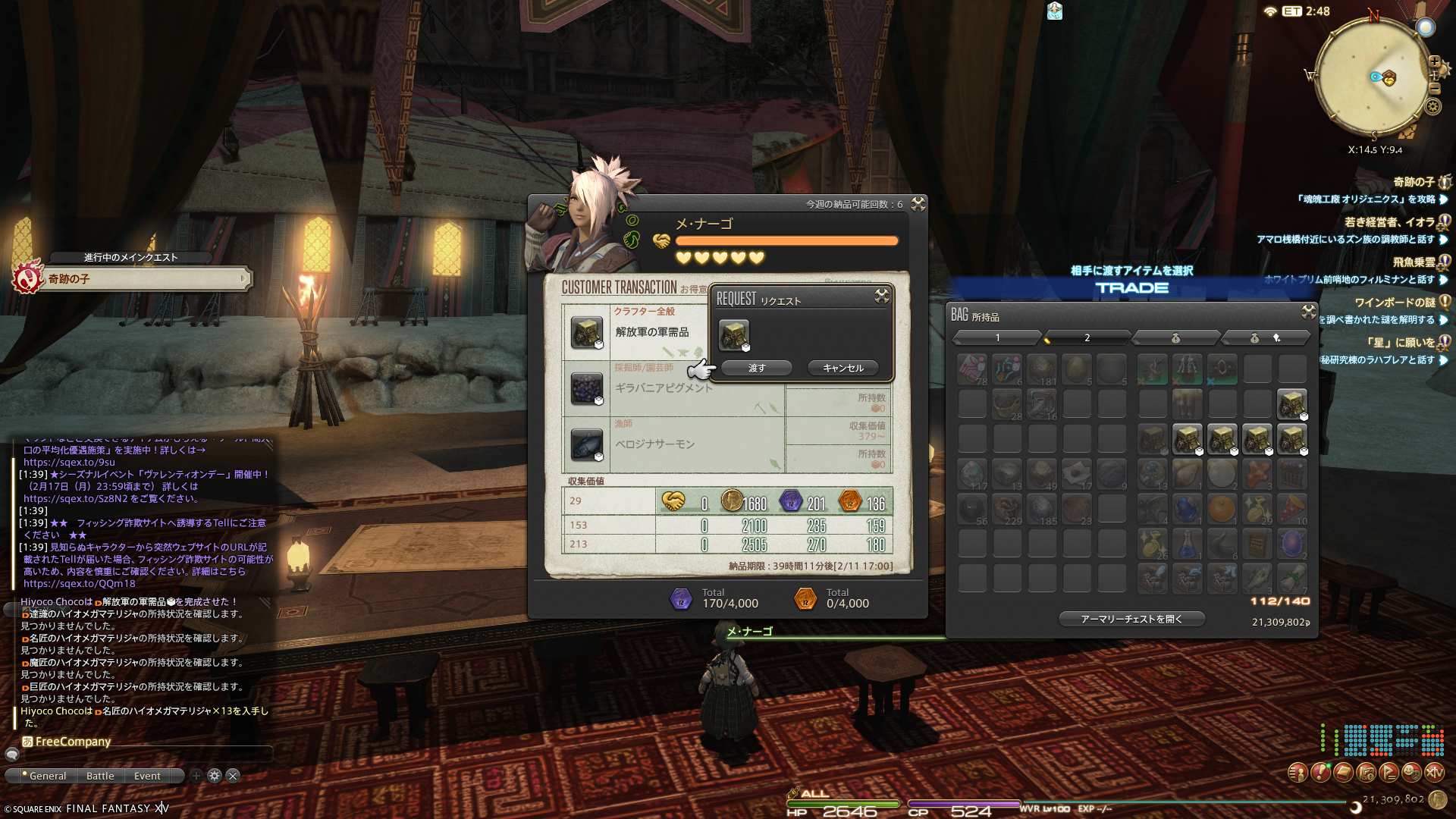Image resolution: width=1456 pixels, height=819 pixels.
Task: Open the armoury chest (アーマリーチェストを開く)
Action: pyautogui.click(x=1131, y=619)
